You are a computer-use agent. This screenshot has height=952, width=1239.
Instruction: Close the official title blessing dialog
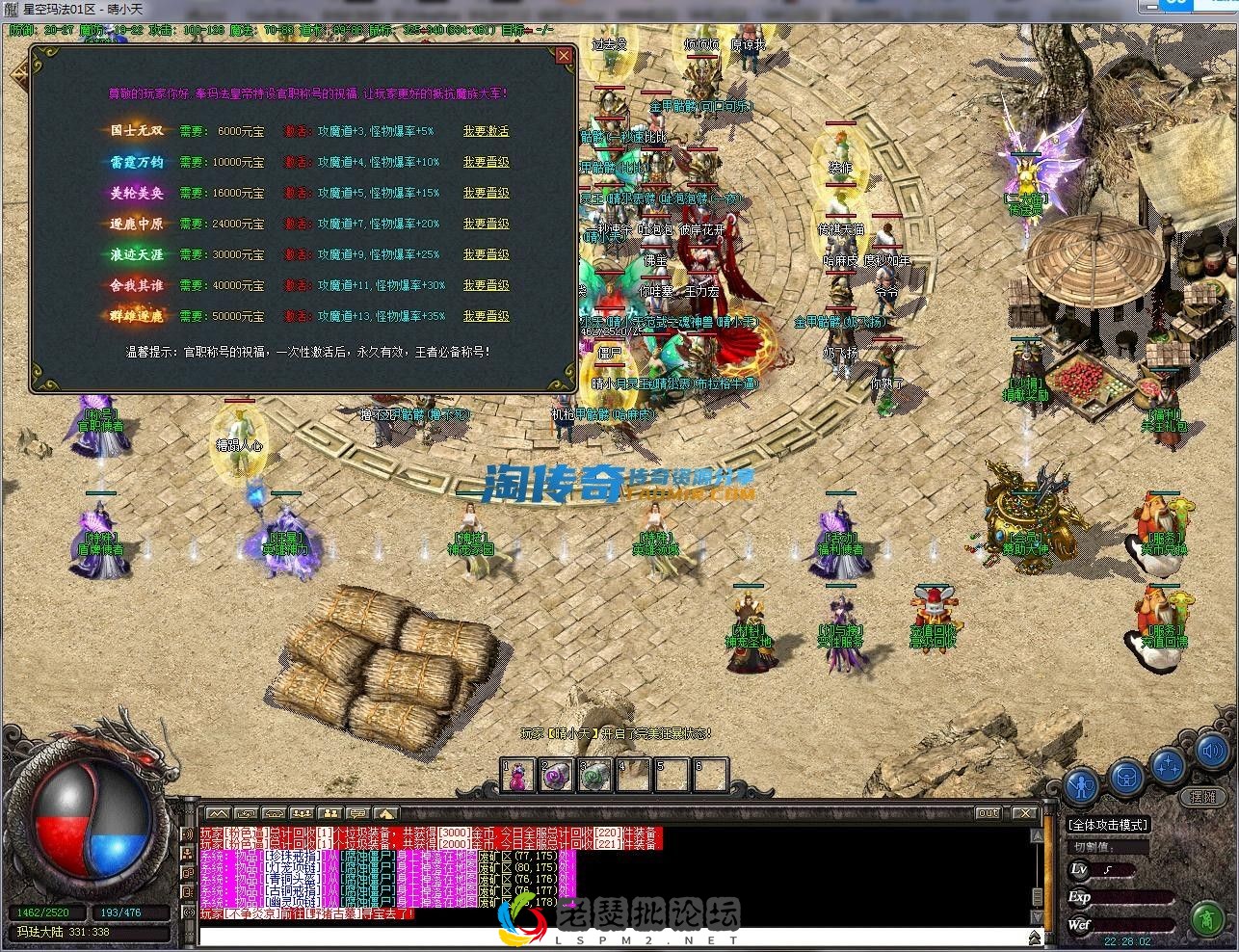coord(564,56)
